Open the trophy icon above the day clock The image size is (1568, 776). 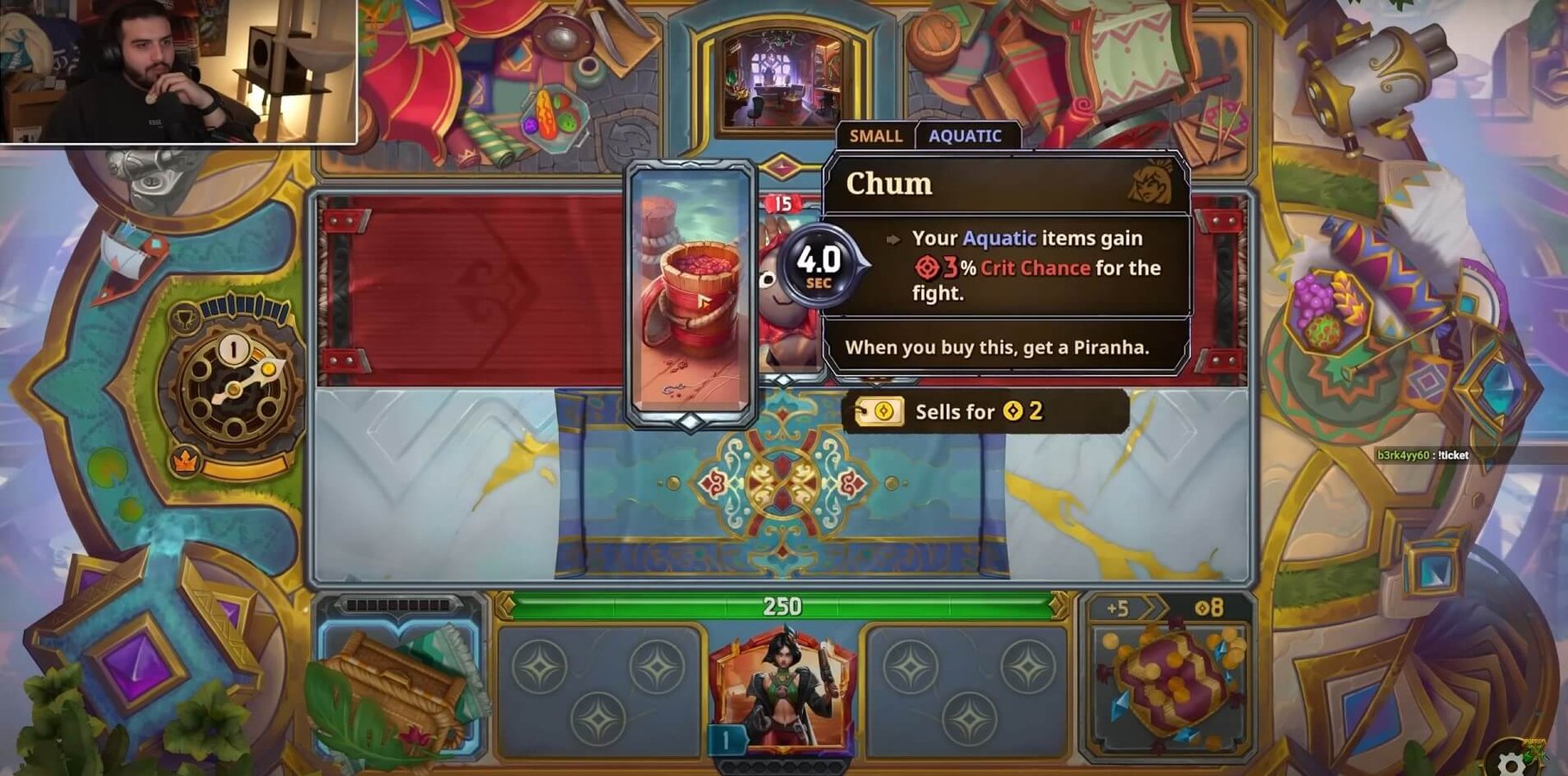click(x=187, y=316)
